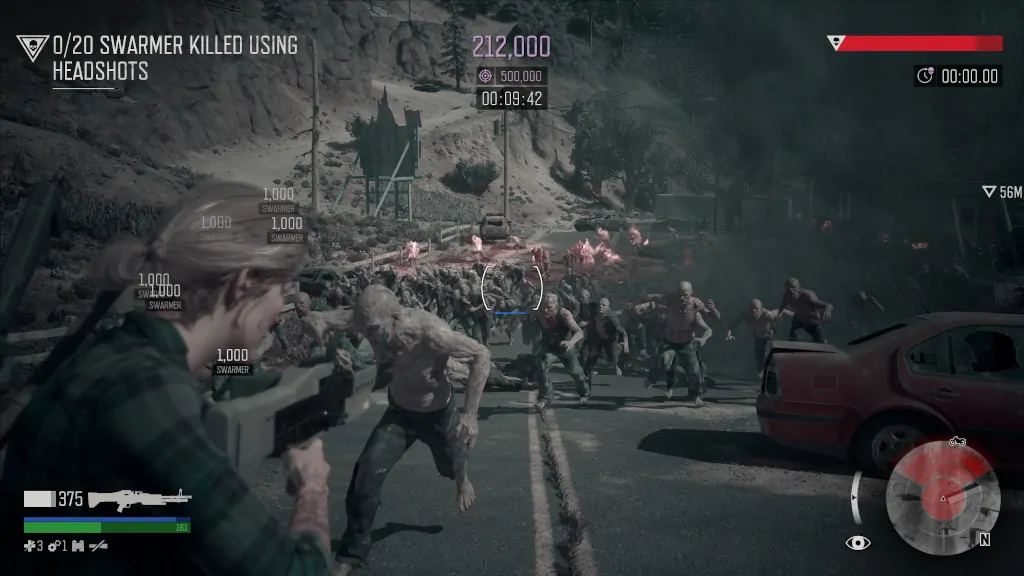
Task: Select the machine gun weapon icon
Action: click(x=138, y=498)
